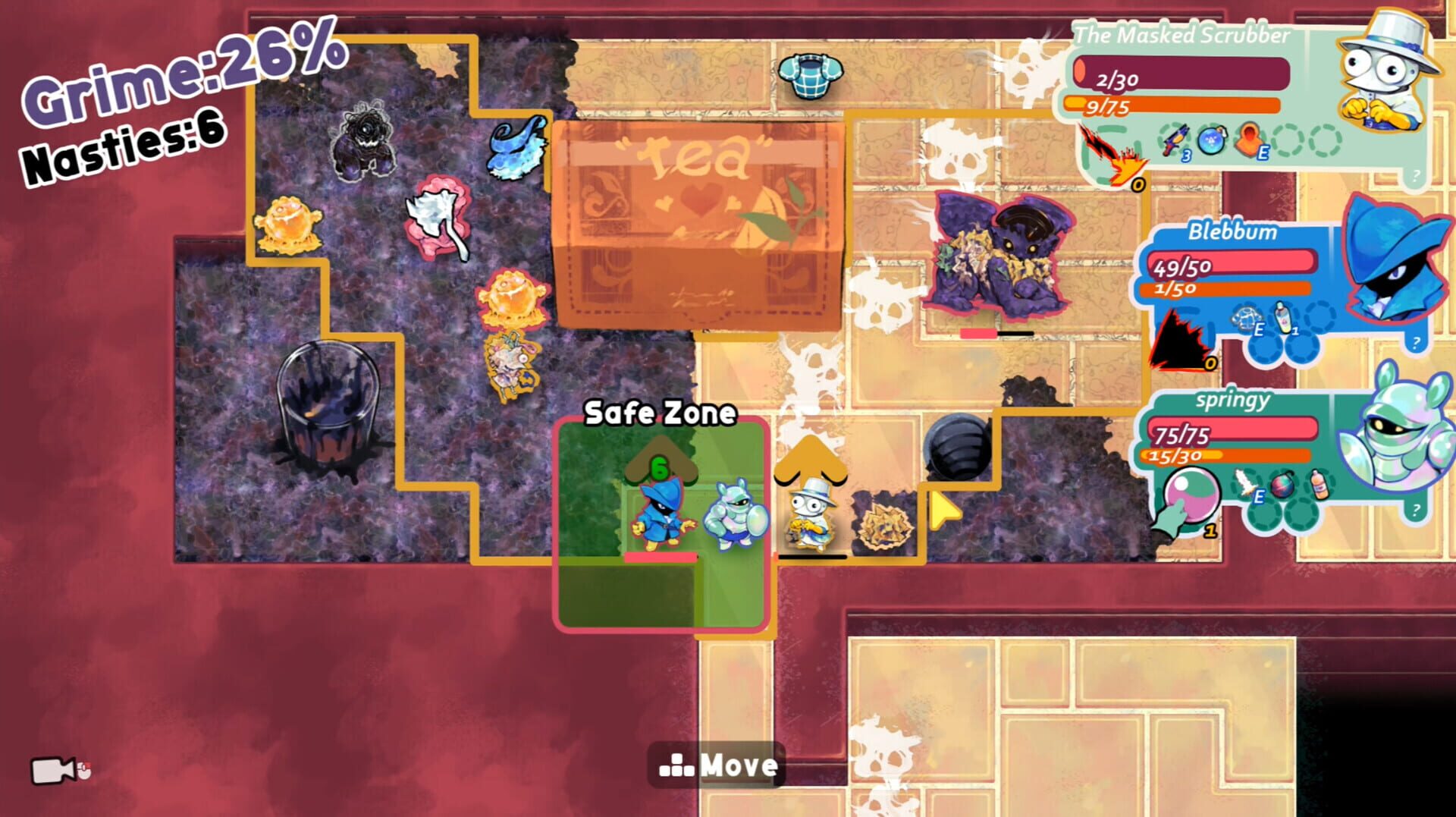Image resolution: width=1456 pixels, height=817 pixels.
Task: Select the rocket item marked E on springy's panel
Action: click(x=1244, y=482)
